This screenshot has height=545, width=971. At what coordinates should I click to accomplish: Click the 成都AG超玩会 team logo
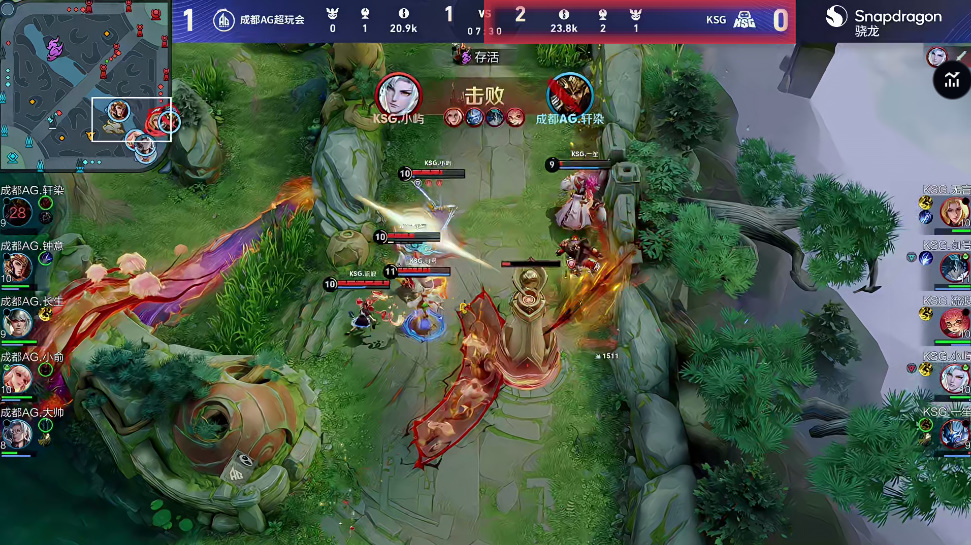coord(224,19)
